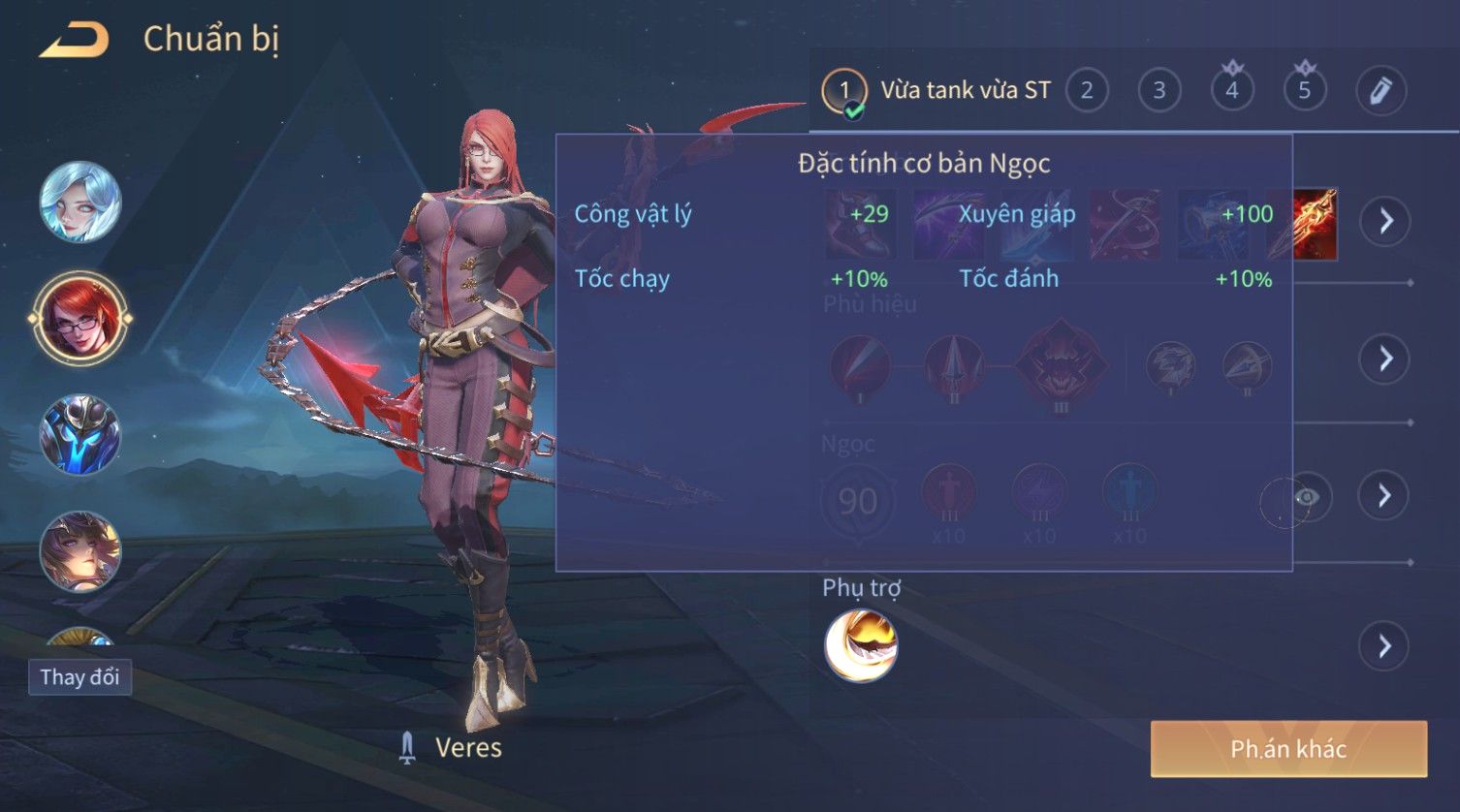The image size is (1460, 812).
Task: Switch to preset 3
Action: pyautogui.click(x=1159, y=91)
